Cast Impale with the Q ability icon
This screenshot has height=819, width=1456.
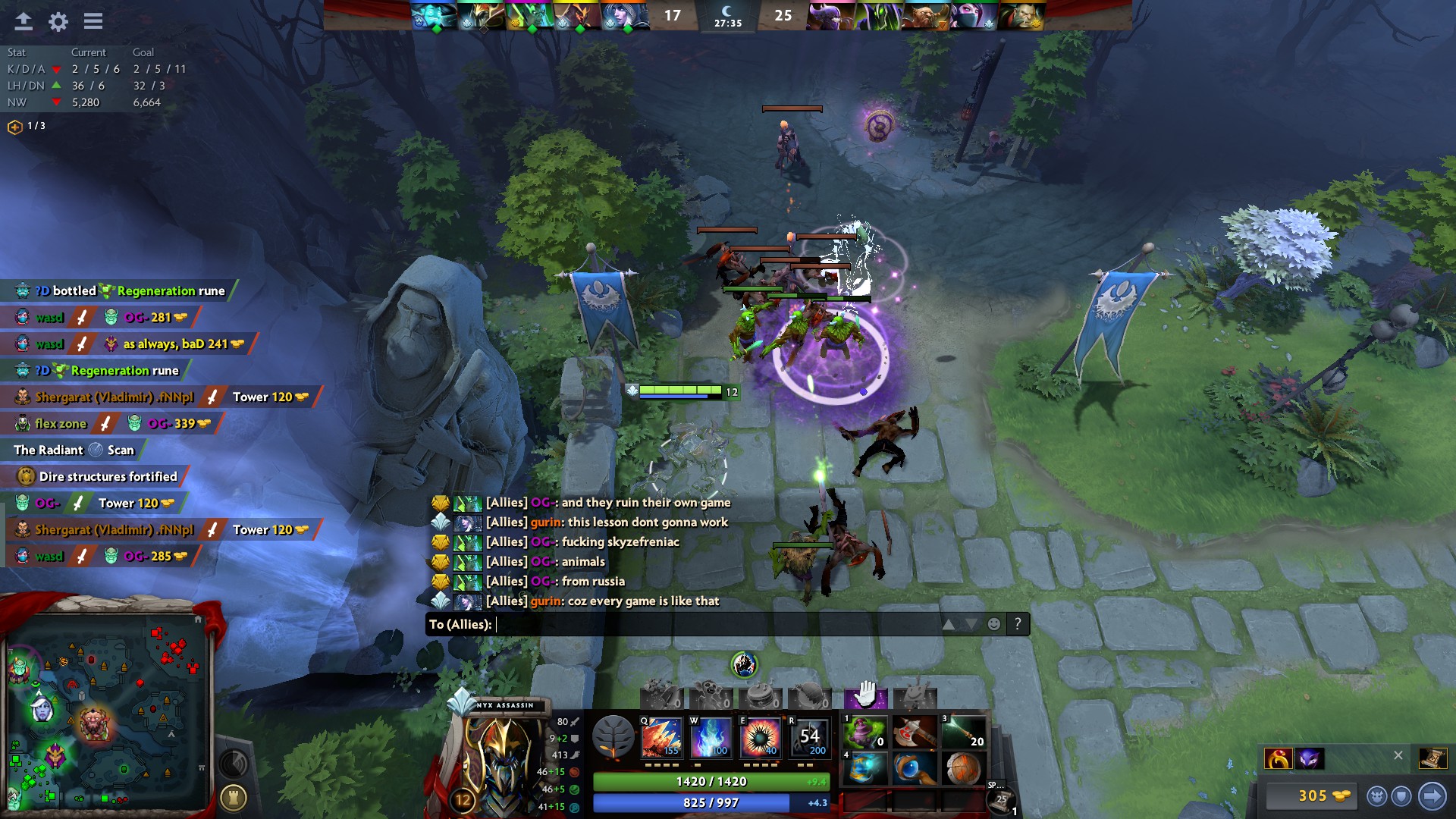click(x=662, y=738)
